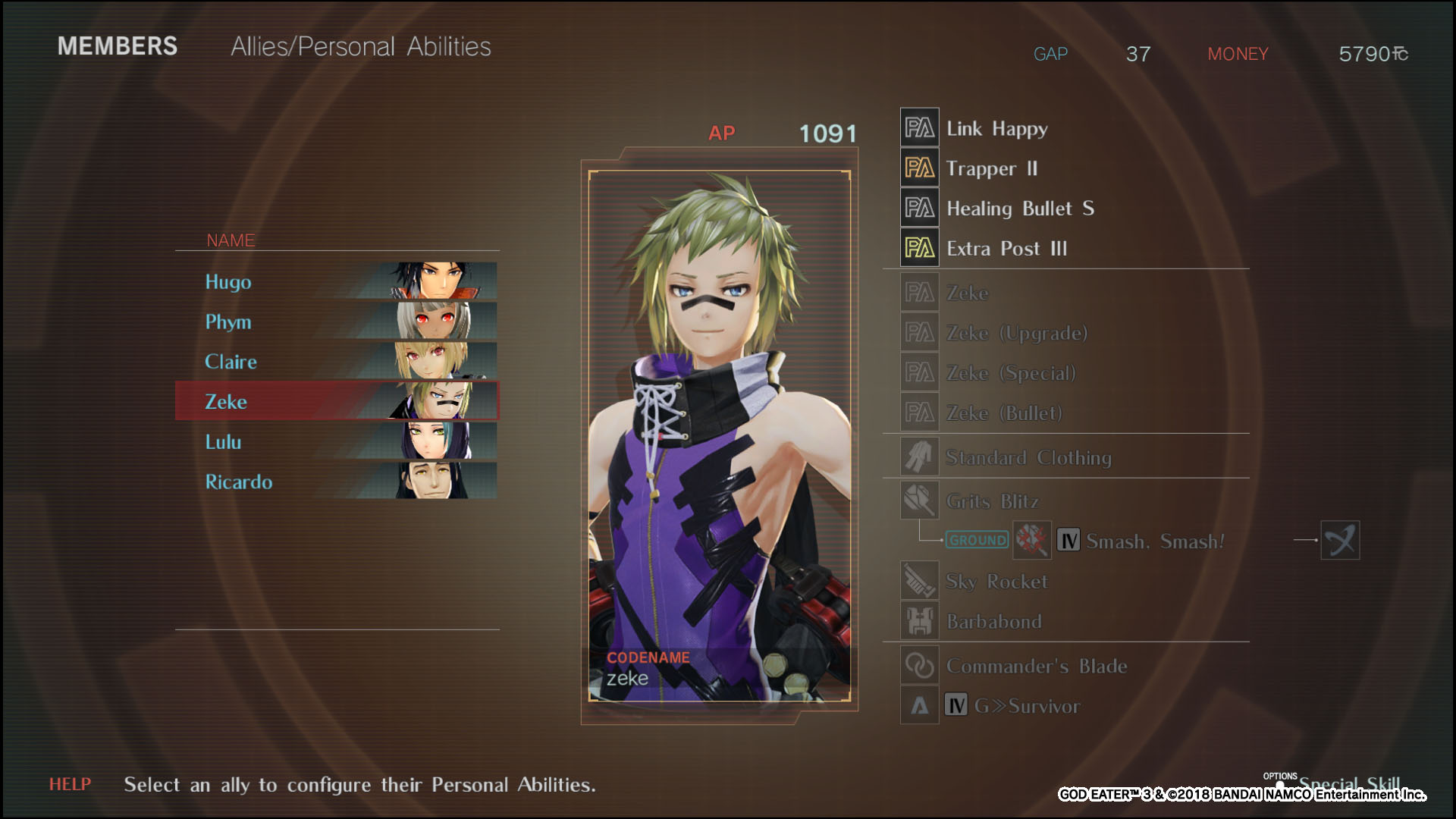
Task: Select the Extra Post III ability
Action: coord(1006,249)
